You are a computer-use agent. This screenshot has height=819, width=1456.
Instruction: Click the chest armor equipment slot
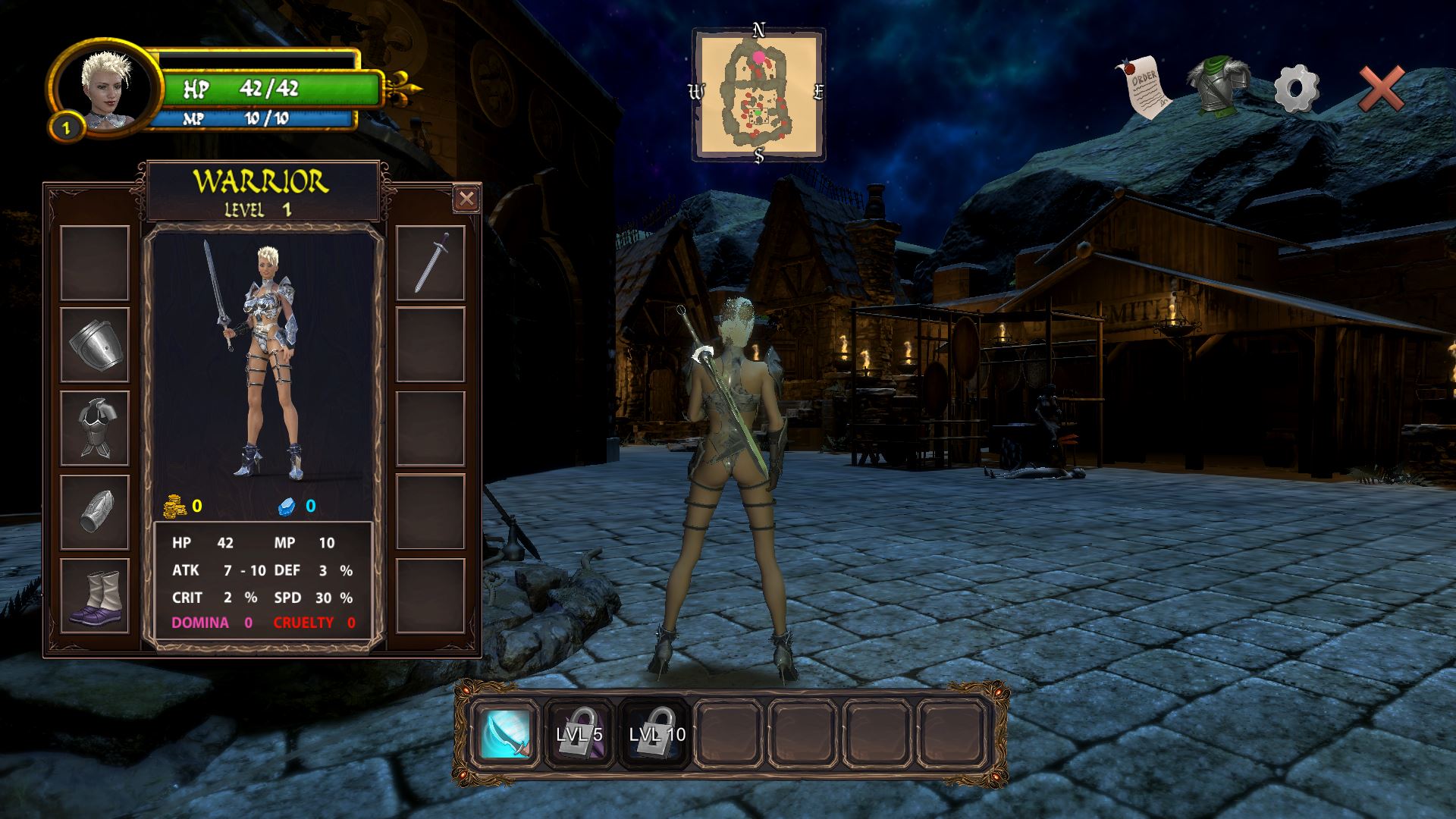[x=95, y=428]
